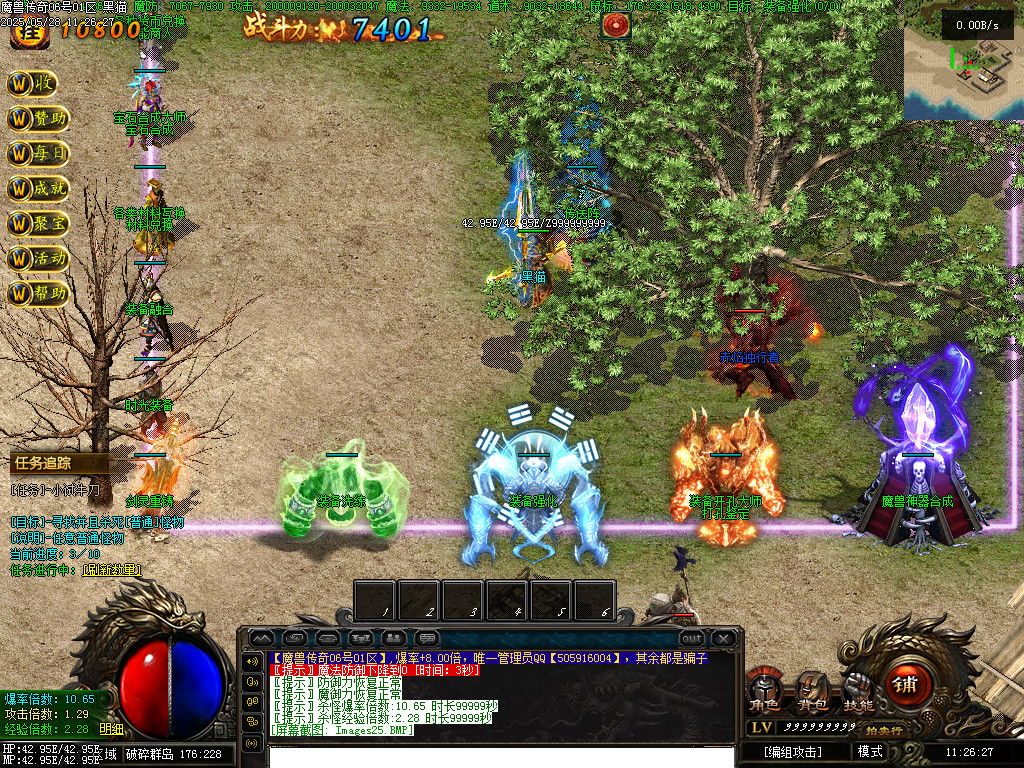Open the 成就 achievements menu
This screenshot has height=768, width=1024.
tap(38, 188)
